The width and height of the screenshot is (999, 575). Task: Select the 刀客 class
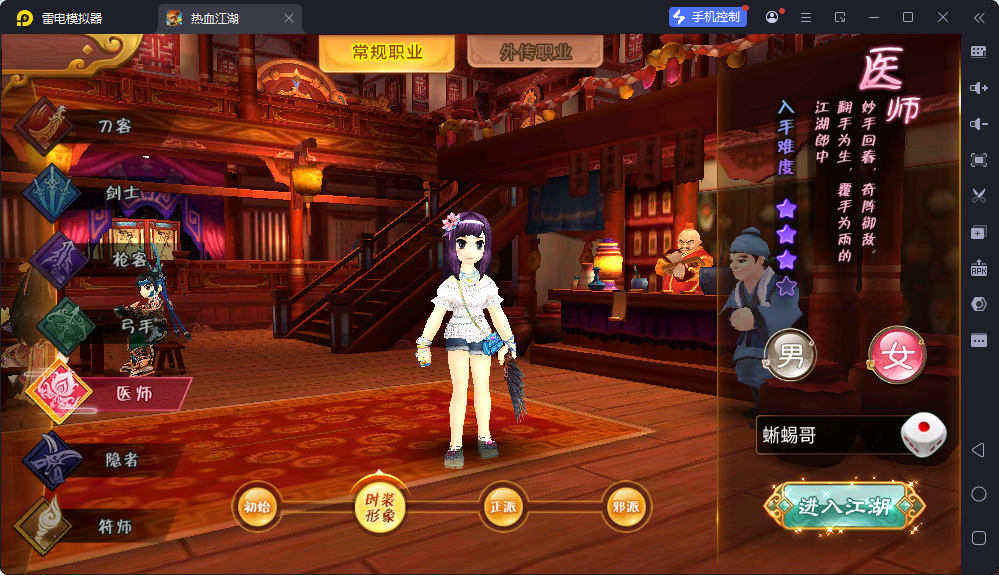coord(114,126)
